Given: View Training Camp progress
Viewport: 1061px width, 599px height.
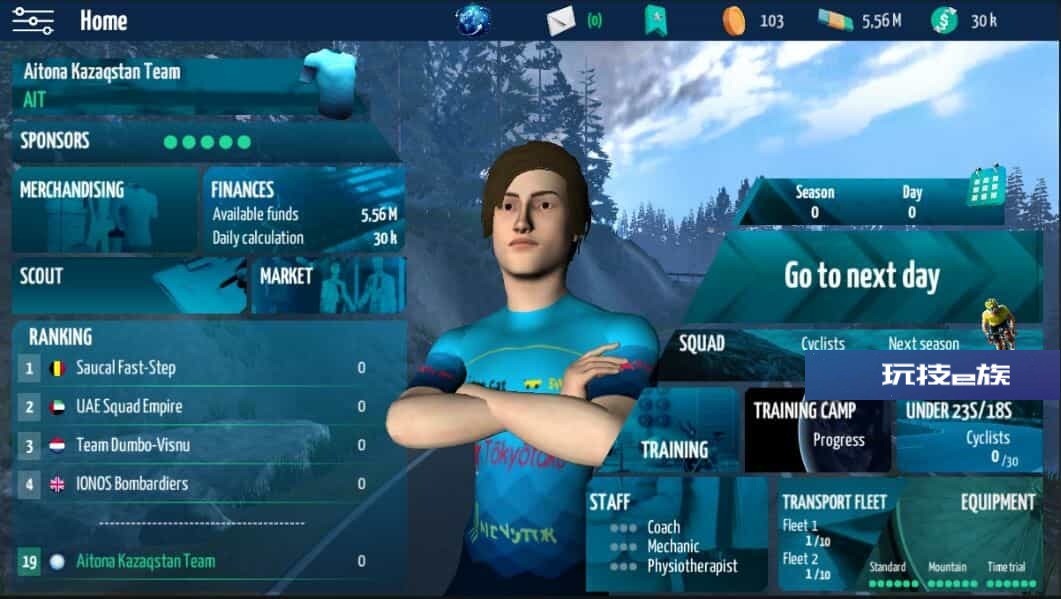Looking at the screenshot, I should click(x=817, y=430).
